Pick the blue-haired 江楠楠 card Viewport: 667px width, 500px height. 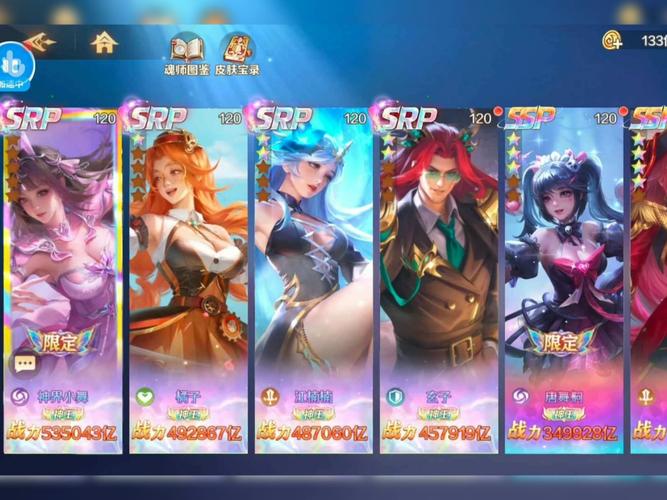[312, 270]
